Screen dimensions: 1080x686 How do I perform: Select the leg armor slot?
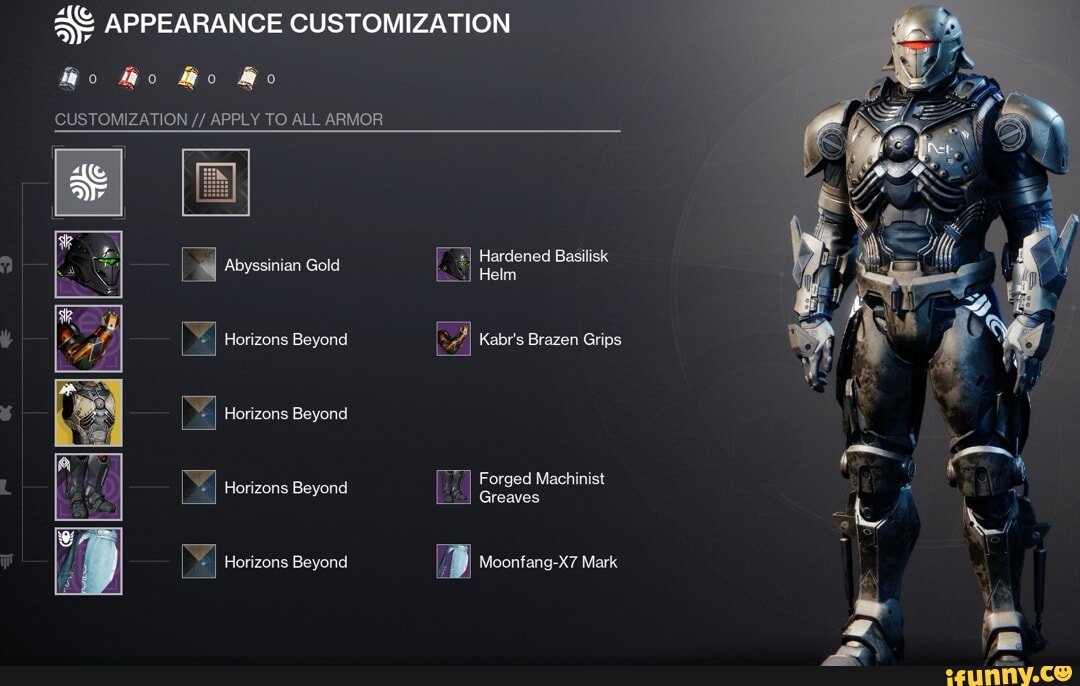click(89, 487)
